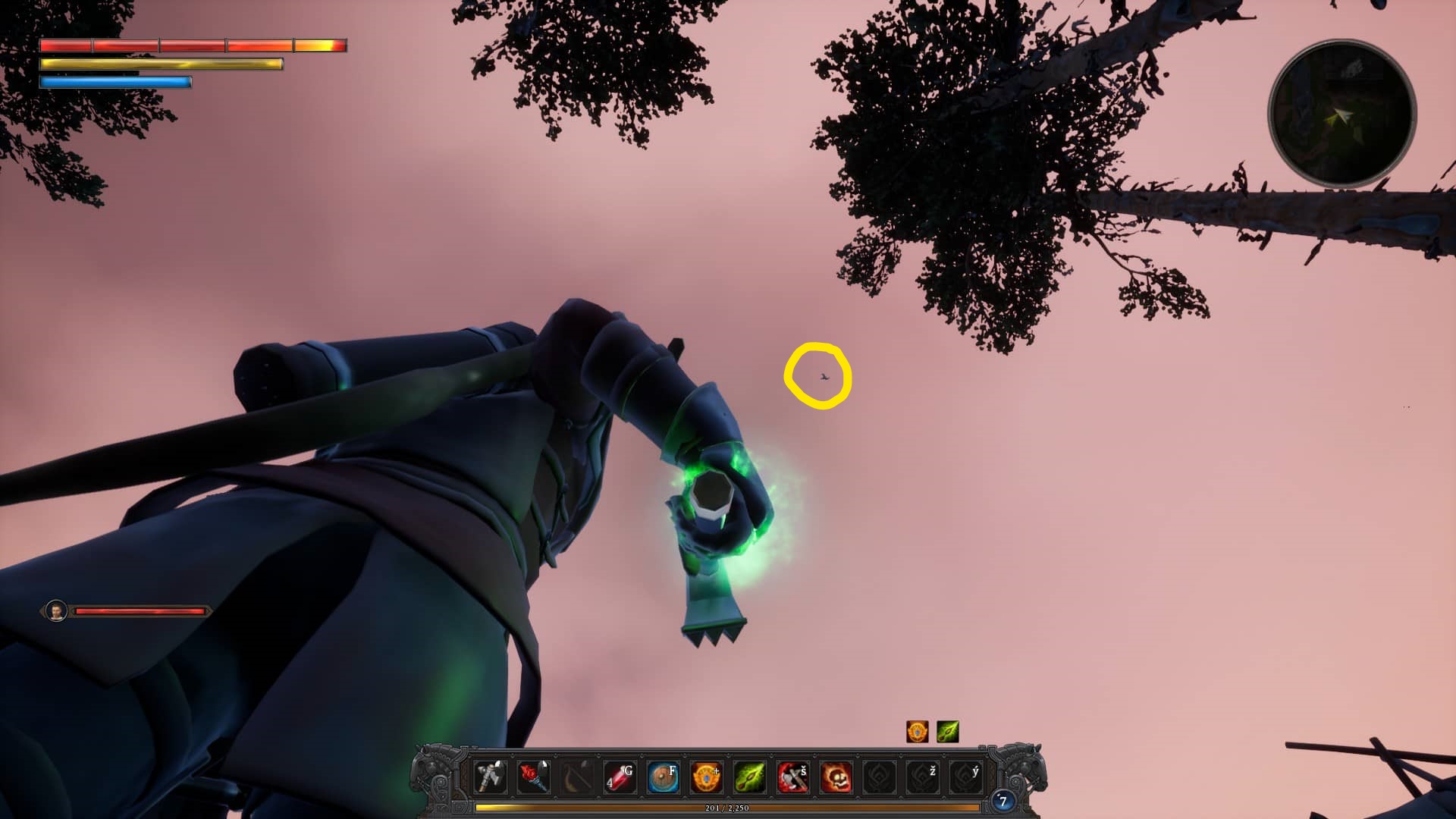The height and width of the screenshot is (819, 1456).
Task: Trigger the golden crest ability in hotbar
Action: (x=706, y=777)
